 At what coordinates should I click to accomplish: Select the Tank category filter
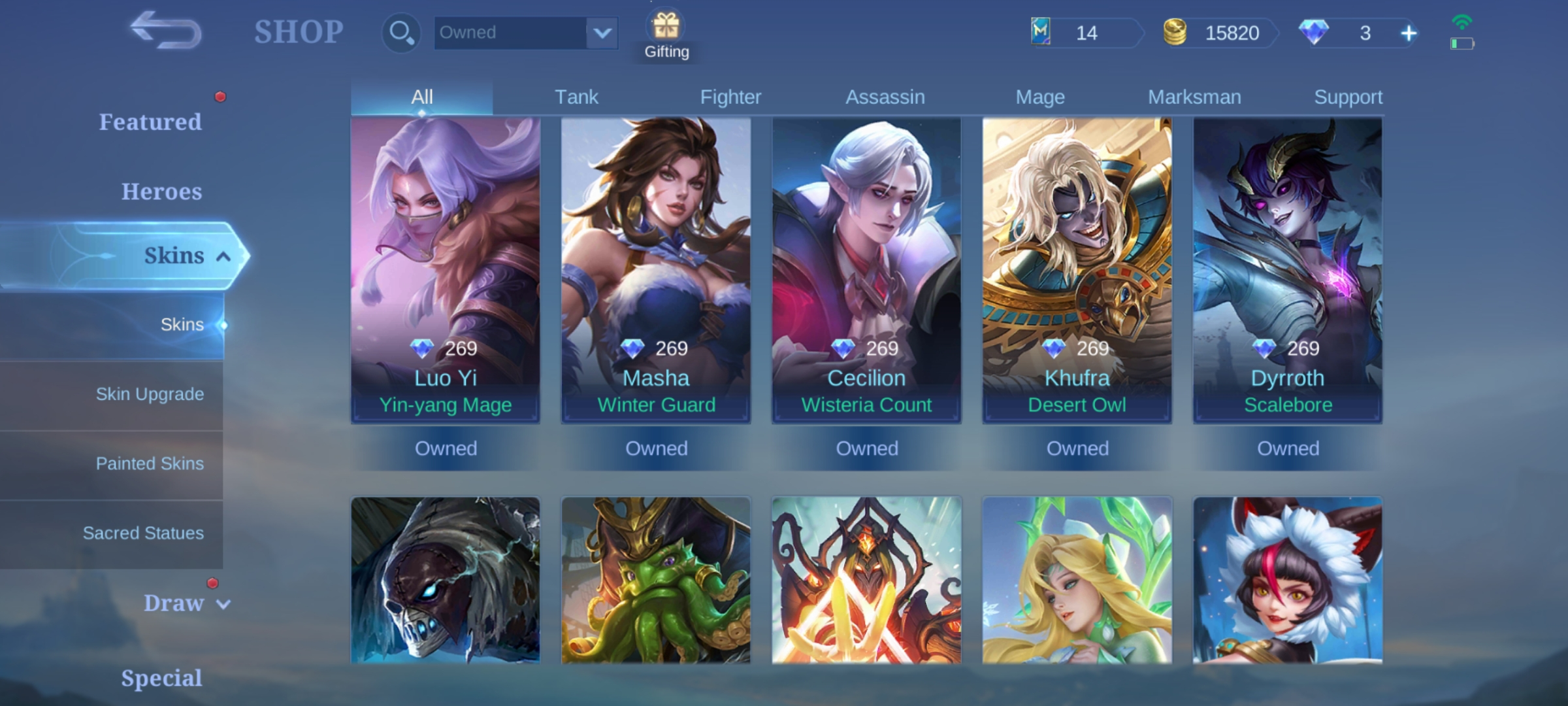click(x=576, y=96)
